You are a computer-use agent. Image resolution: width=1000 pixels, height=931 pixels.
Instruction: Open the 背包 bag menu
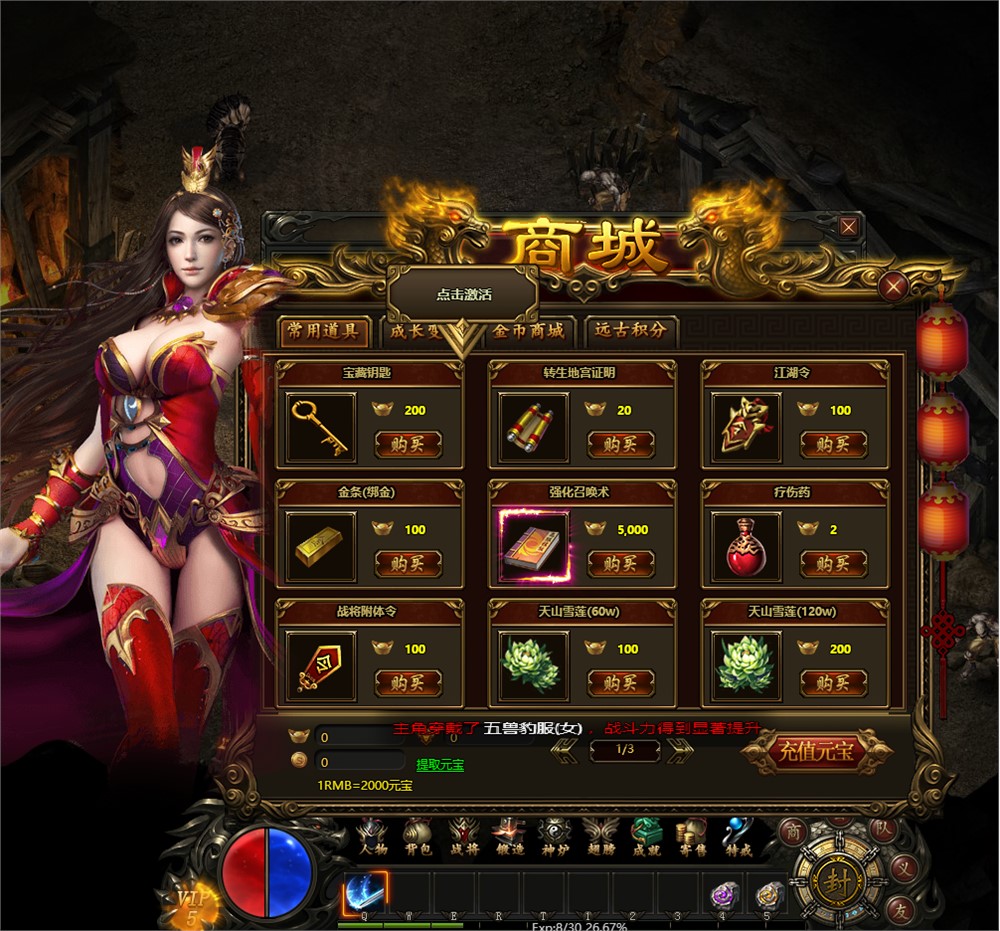point(417,838)
